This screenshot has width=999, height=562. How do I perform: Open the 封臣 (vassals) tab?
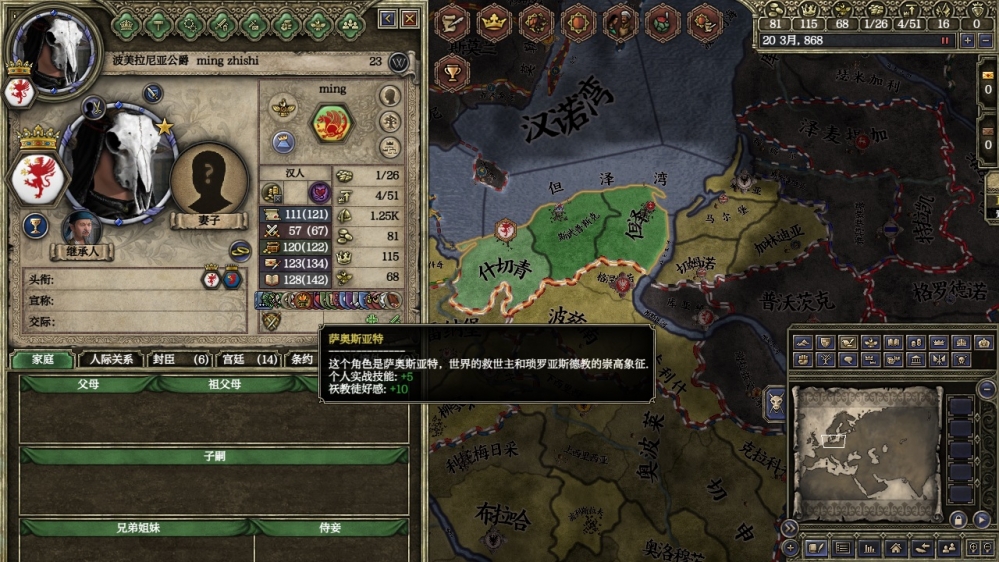coord(180,359)
